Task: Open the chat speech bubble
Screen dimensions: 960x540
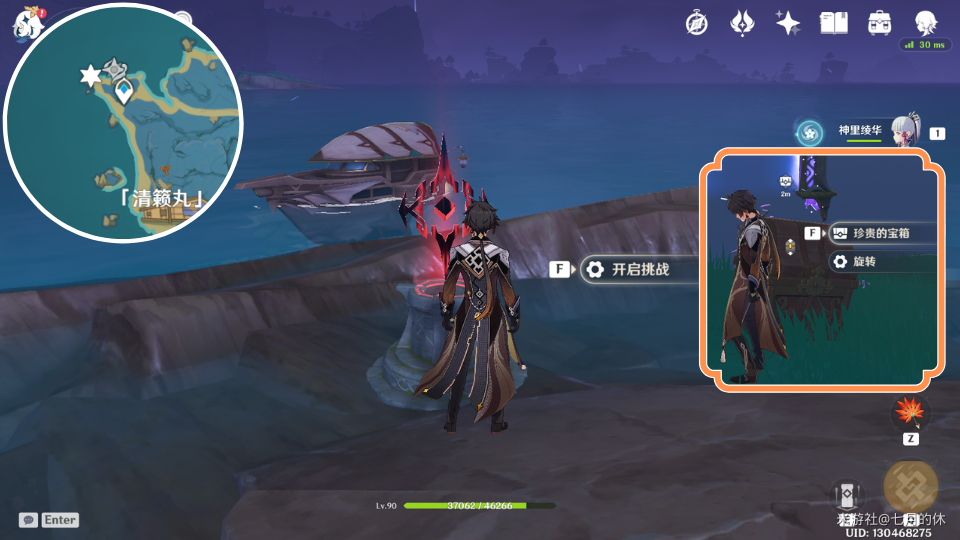Action: point(28,520)
